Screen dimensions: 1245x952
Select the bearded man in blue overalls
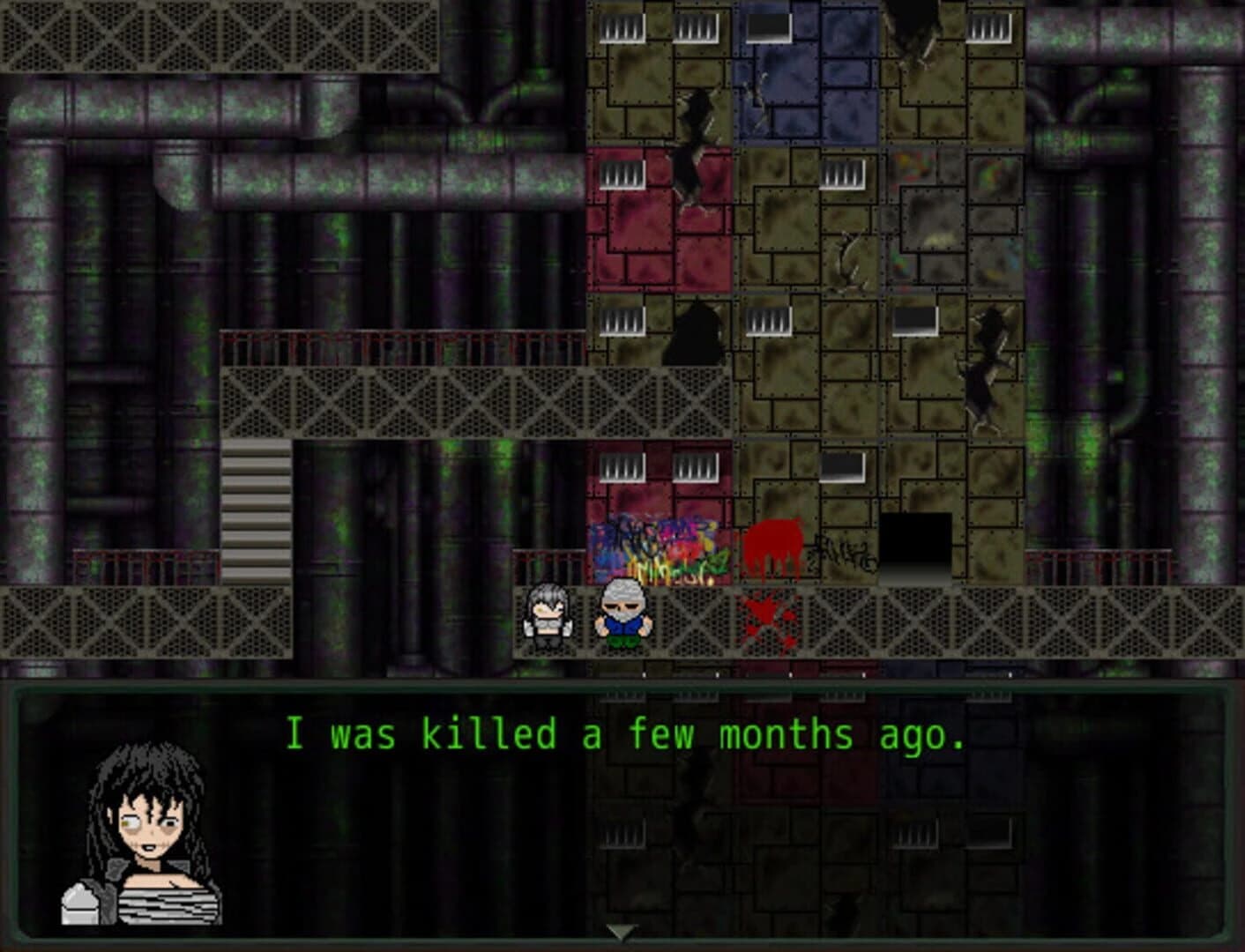(x=622, y=615)
